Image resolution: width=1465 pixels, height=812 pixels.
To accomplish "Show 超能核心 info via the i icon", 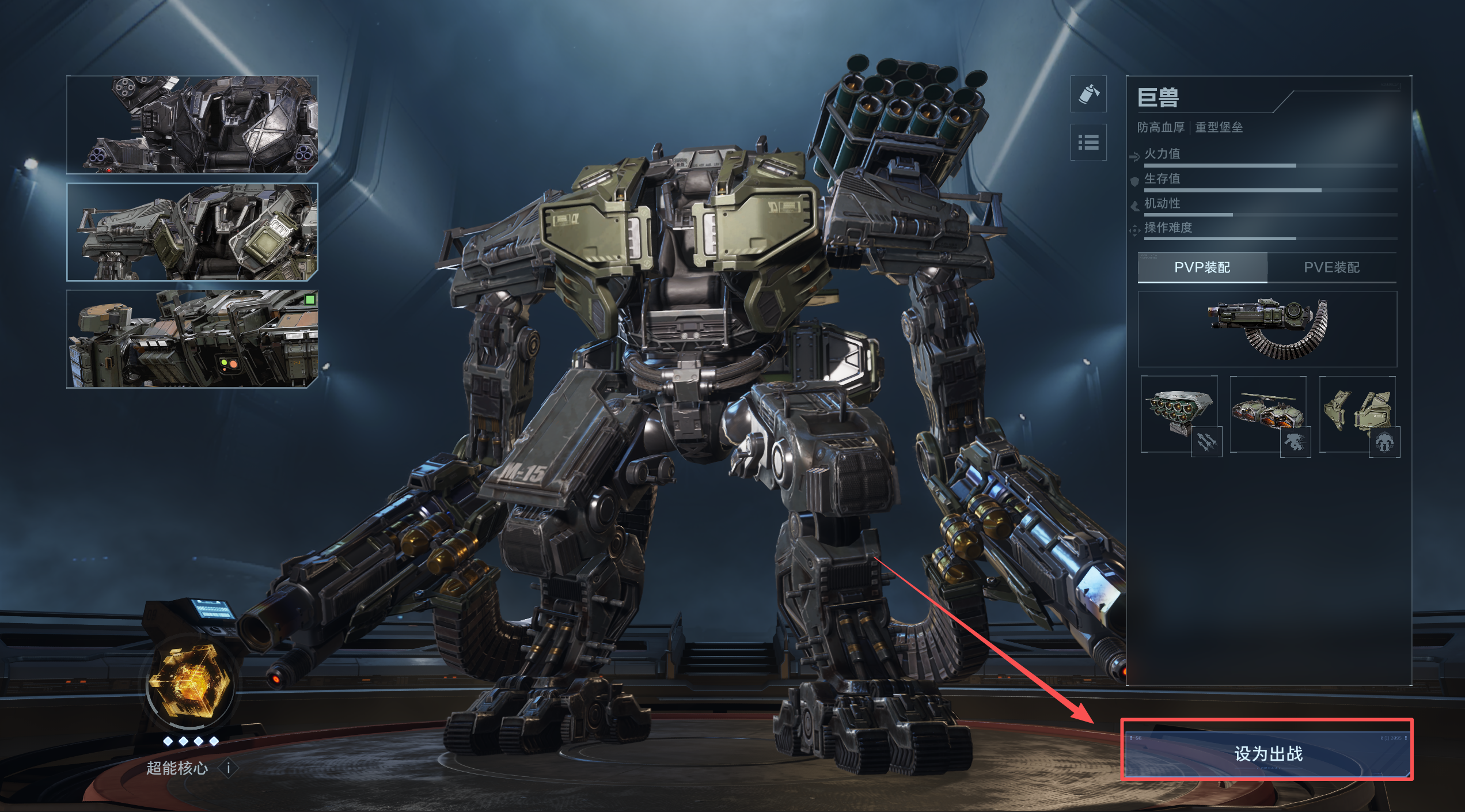I will [229, 768].
